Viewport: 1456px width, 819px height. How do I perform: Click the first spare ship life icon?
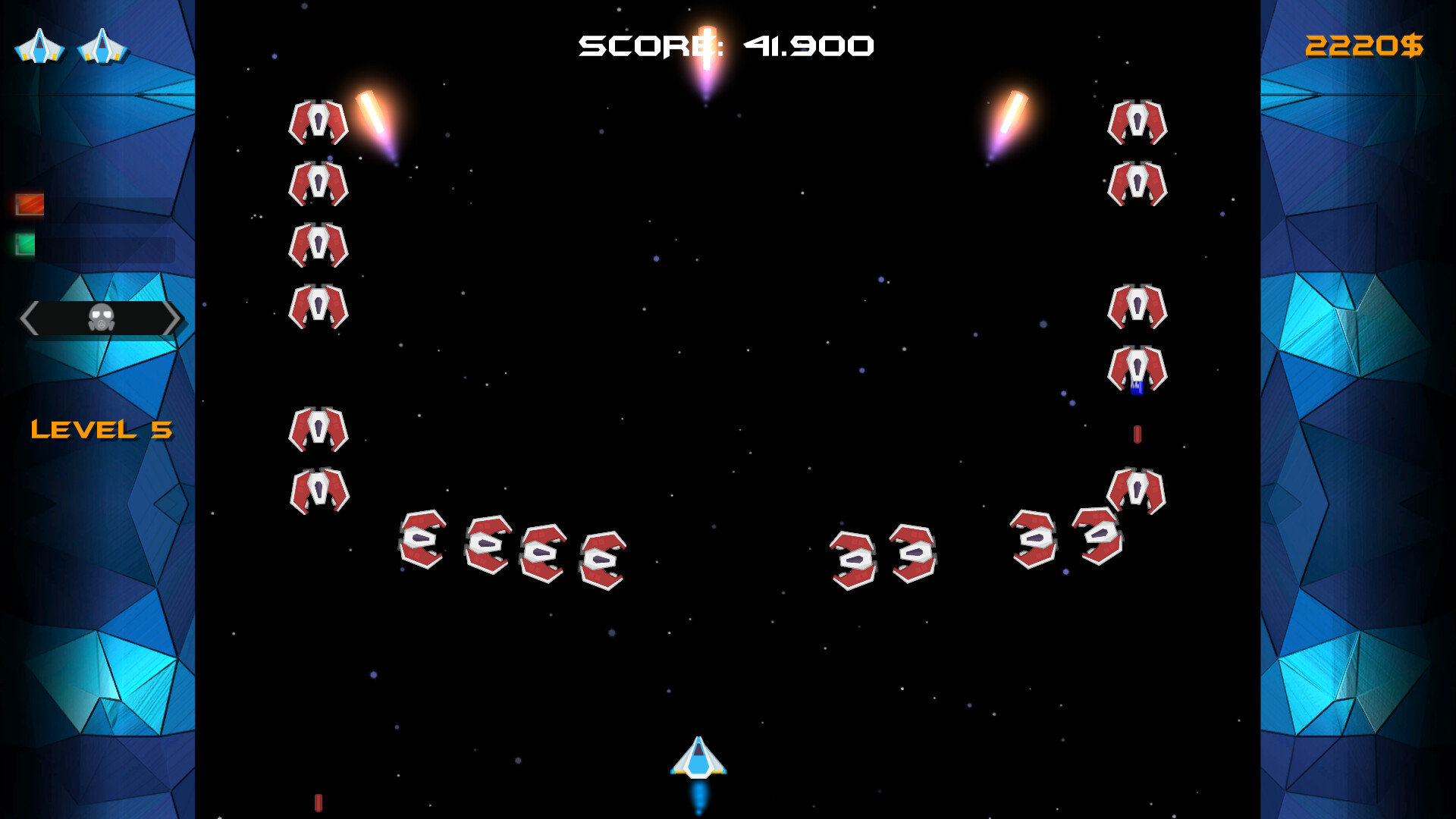tap(39, 47)
